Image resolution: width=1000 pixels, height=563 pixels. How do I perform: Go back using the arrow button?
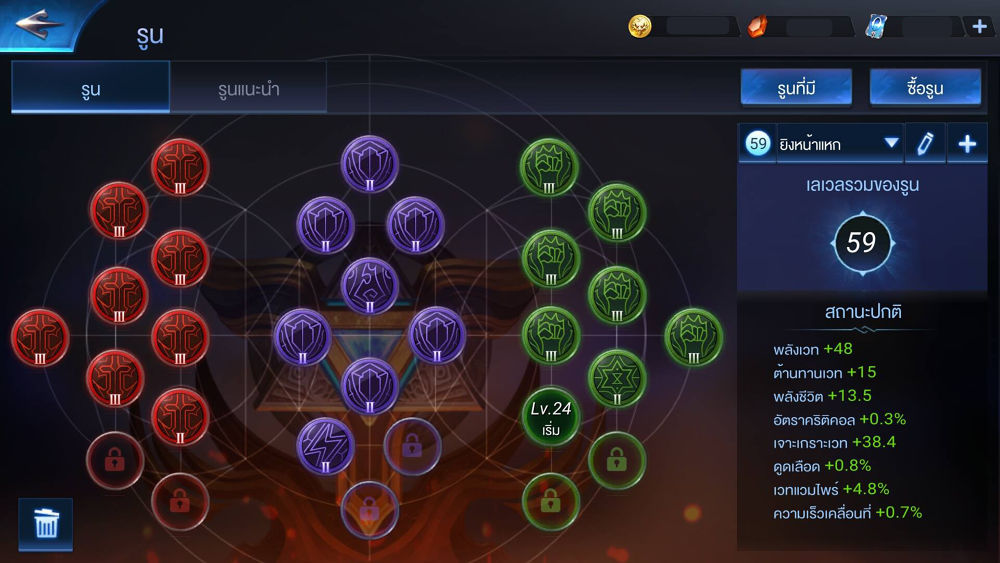click(40, 22)
